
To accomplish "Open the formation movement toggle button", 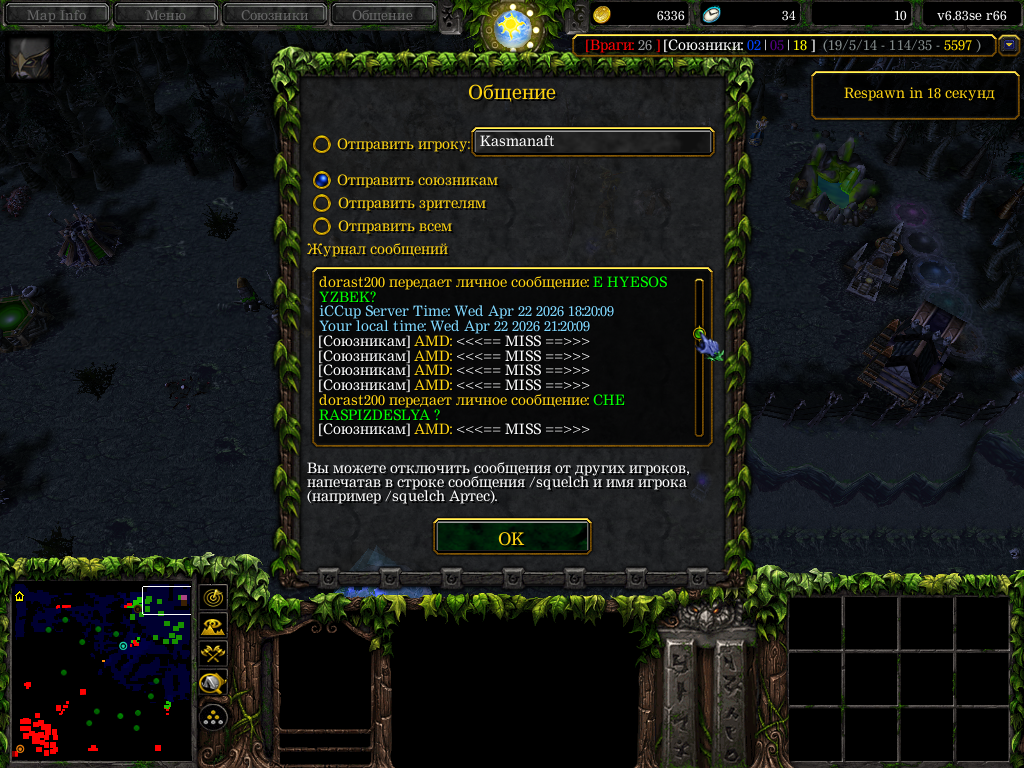I will pos(212,716).
